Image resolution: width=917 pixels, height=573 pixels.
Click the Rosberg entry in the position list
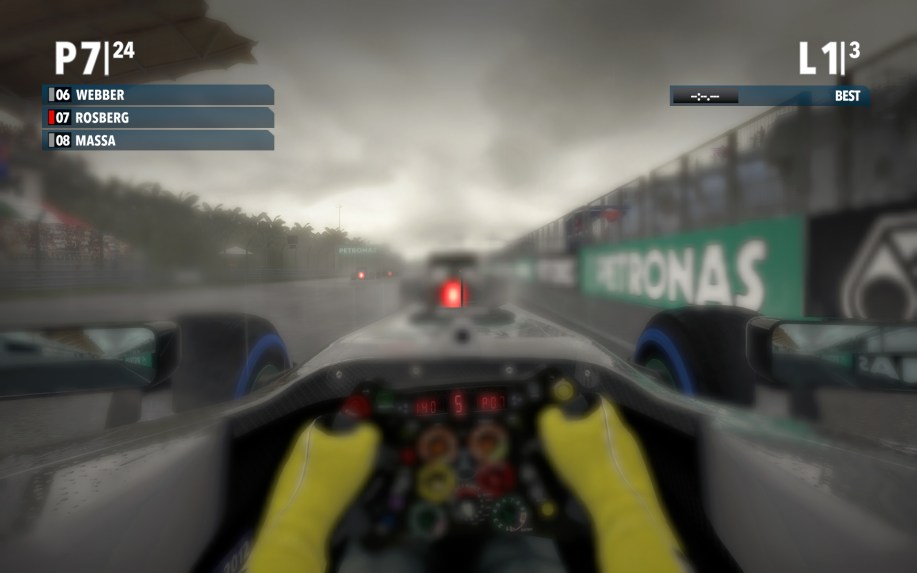[x=158, y=118]
